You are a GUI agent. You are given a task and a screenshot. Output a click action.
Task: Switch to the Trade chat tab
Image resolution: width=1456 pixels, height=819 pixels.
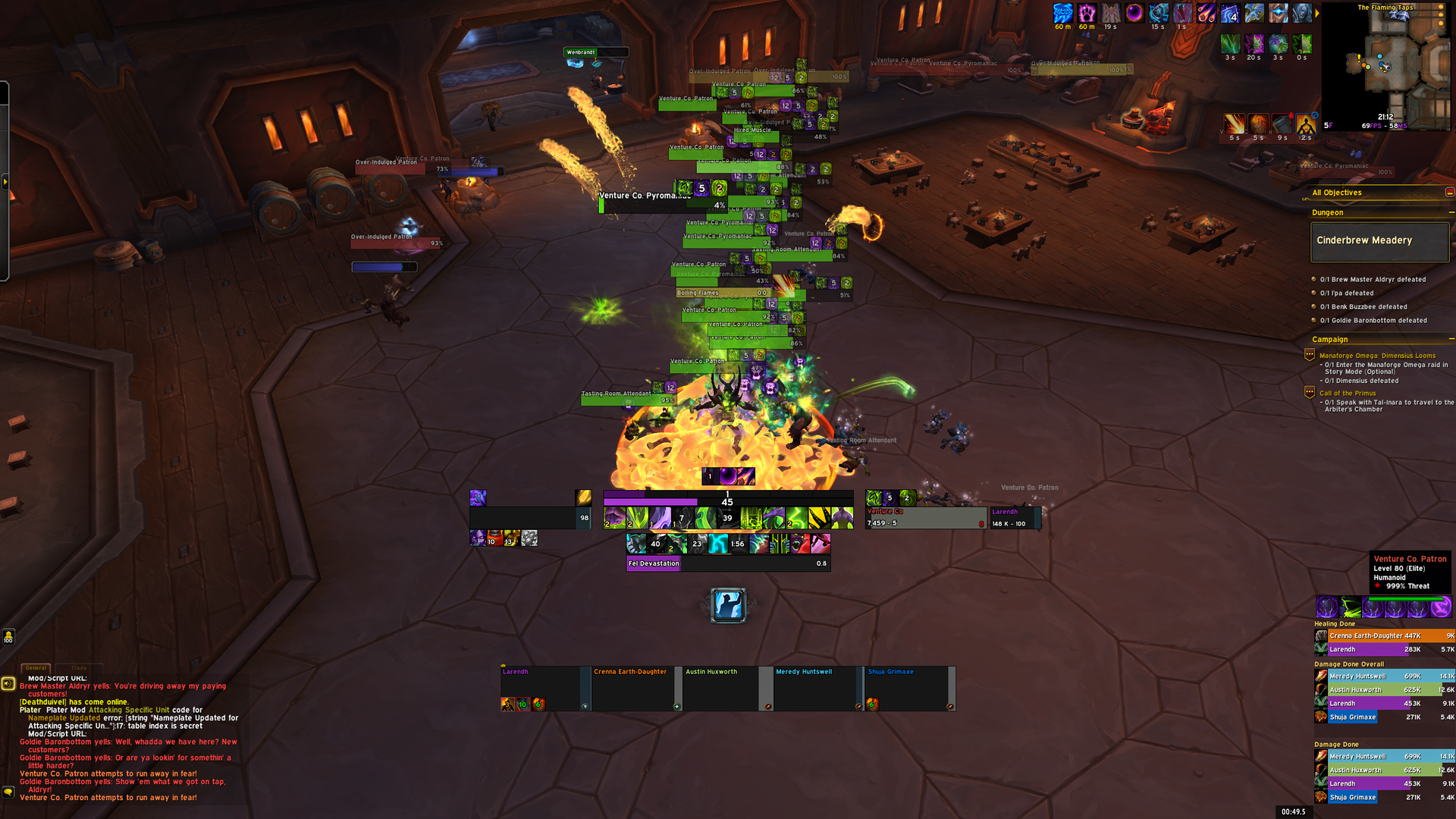pyautogui.click(x=79, y=668)
